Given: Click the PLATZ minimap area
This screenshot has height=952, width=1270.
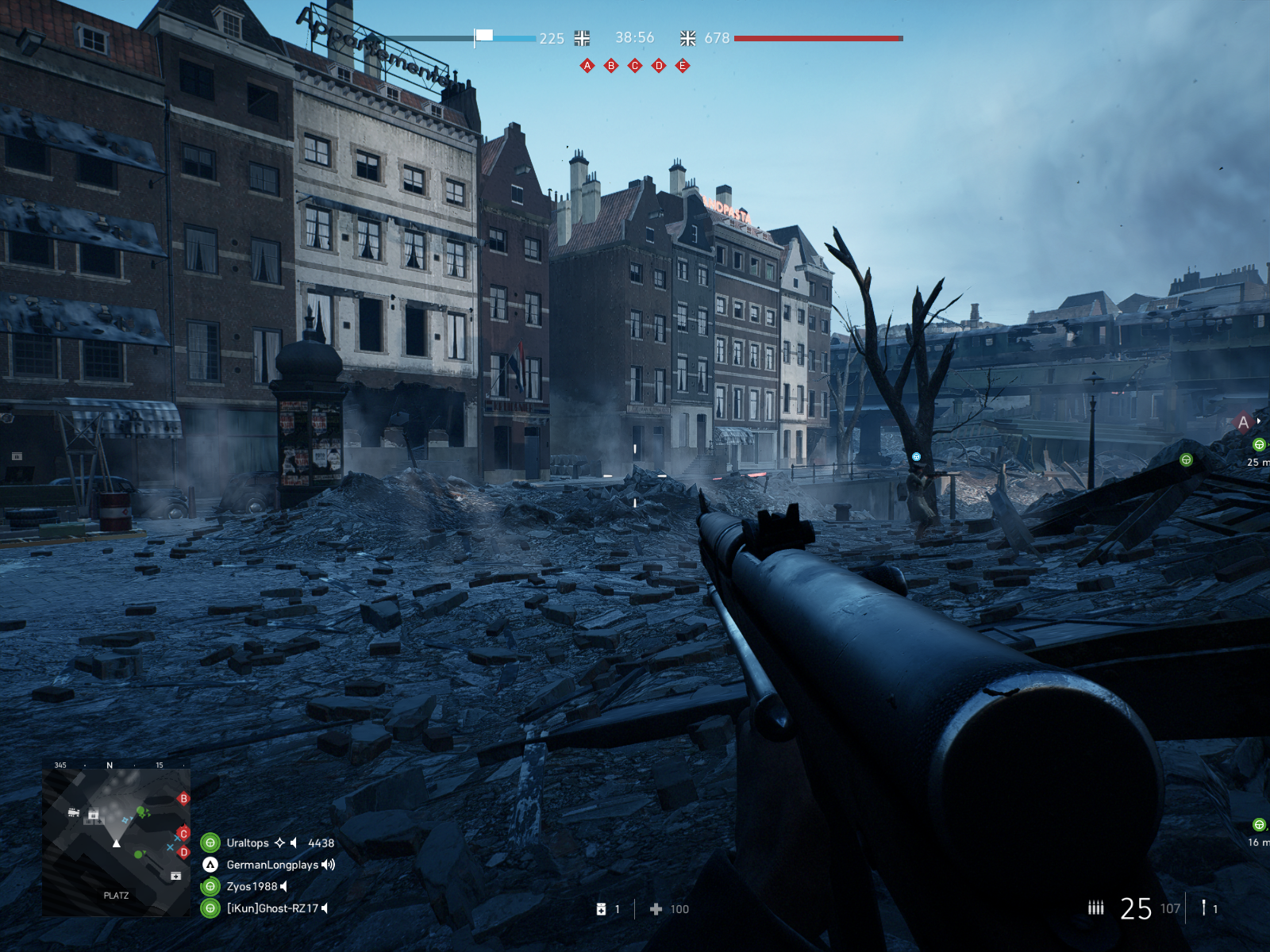Looking at the screenshot, I should 115,892.
